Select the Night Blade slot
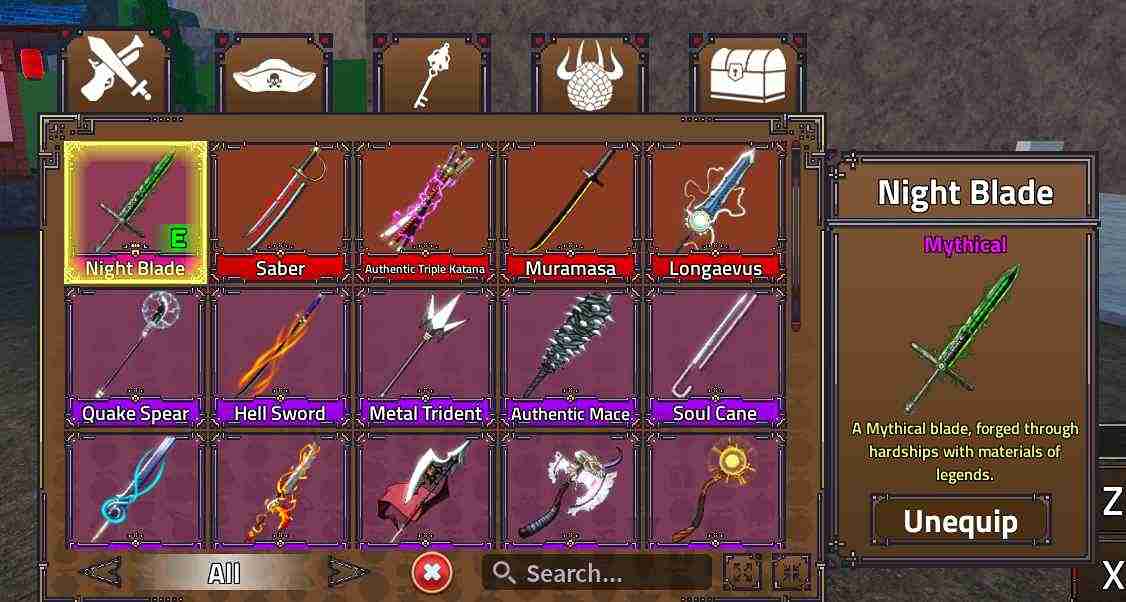Viewport: 1126px width, 602px height. [x=135, y=211]
